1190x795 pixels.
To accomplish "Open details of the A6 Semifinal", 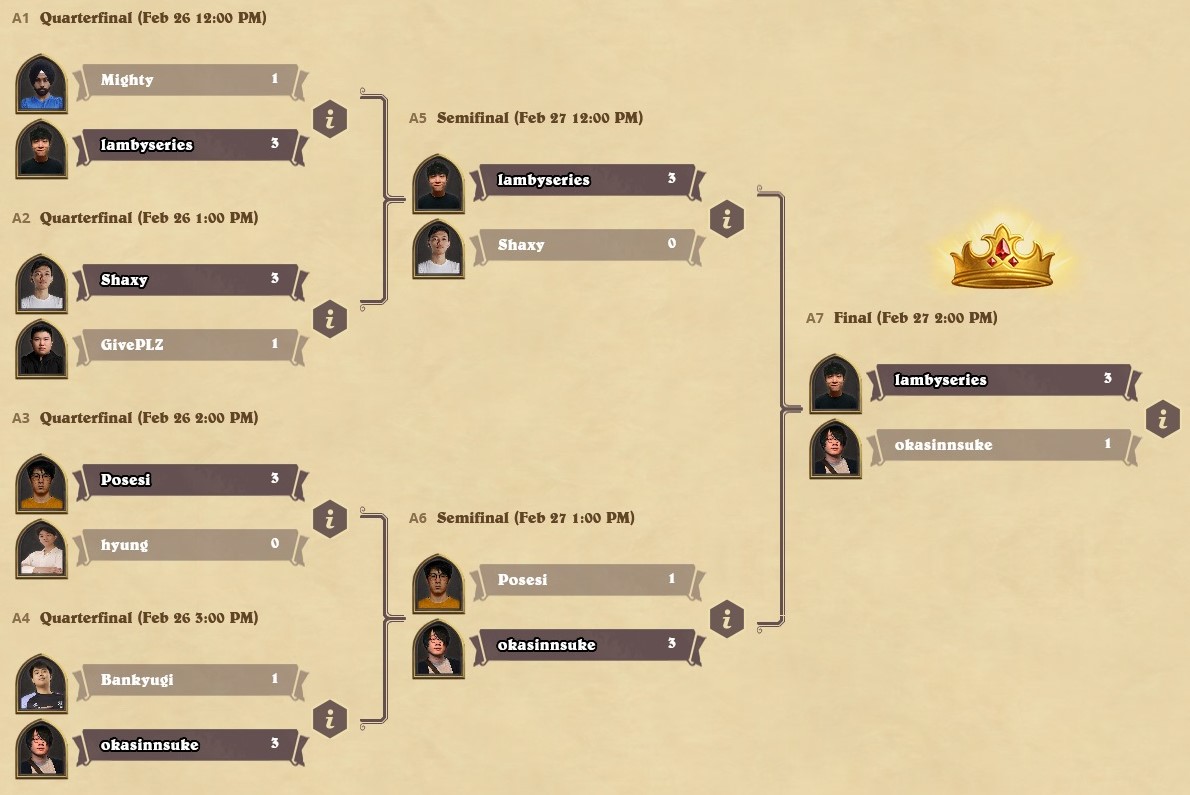I will tap(727, 619).
